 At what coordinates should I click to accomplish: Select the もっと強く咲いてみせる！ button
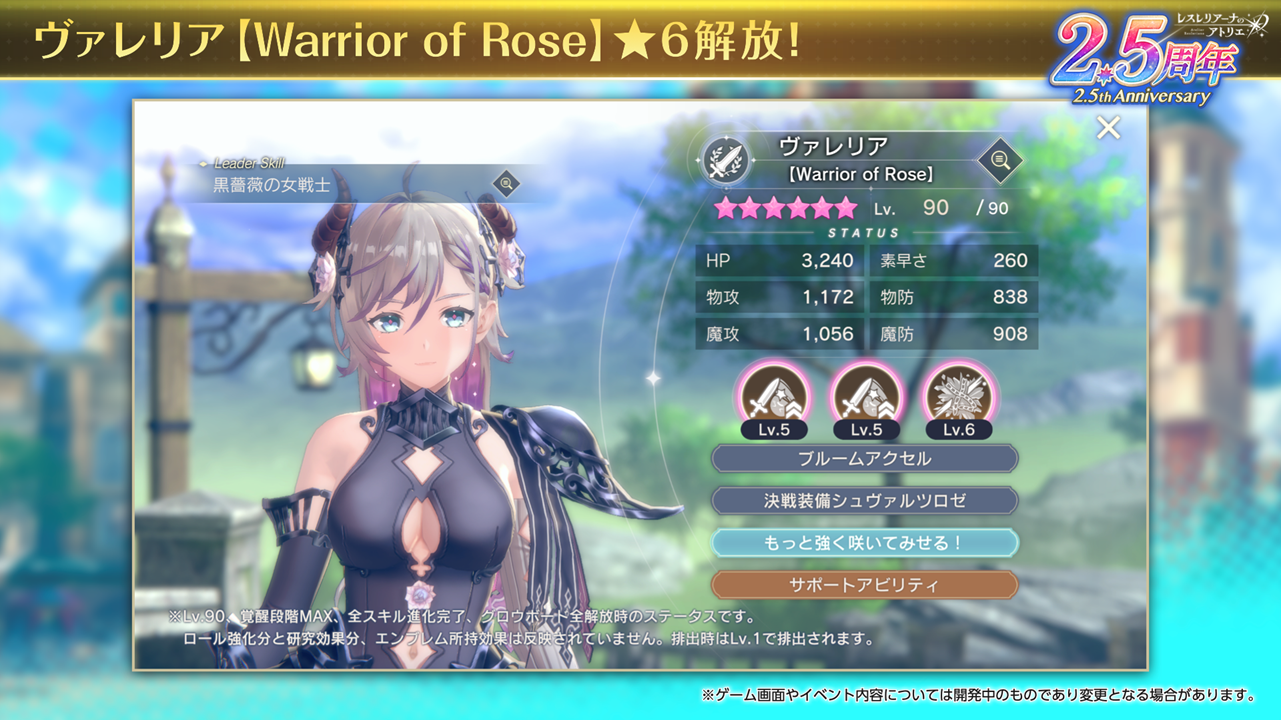[x=864, y=543]
